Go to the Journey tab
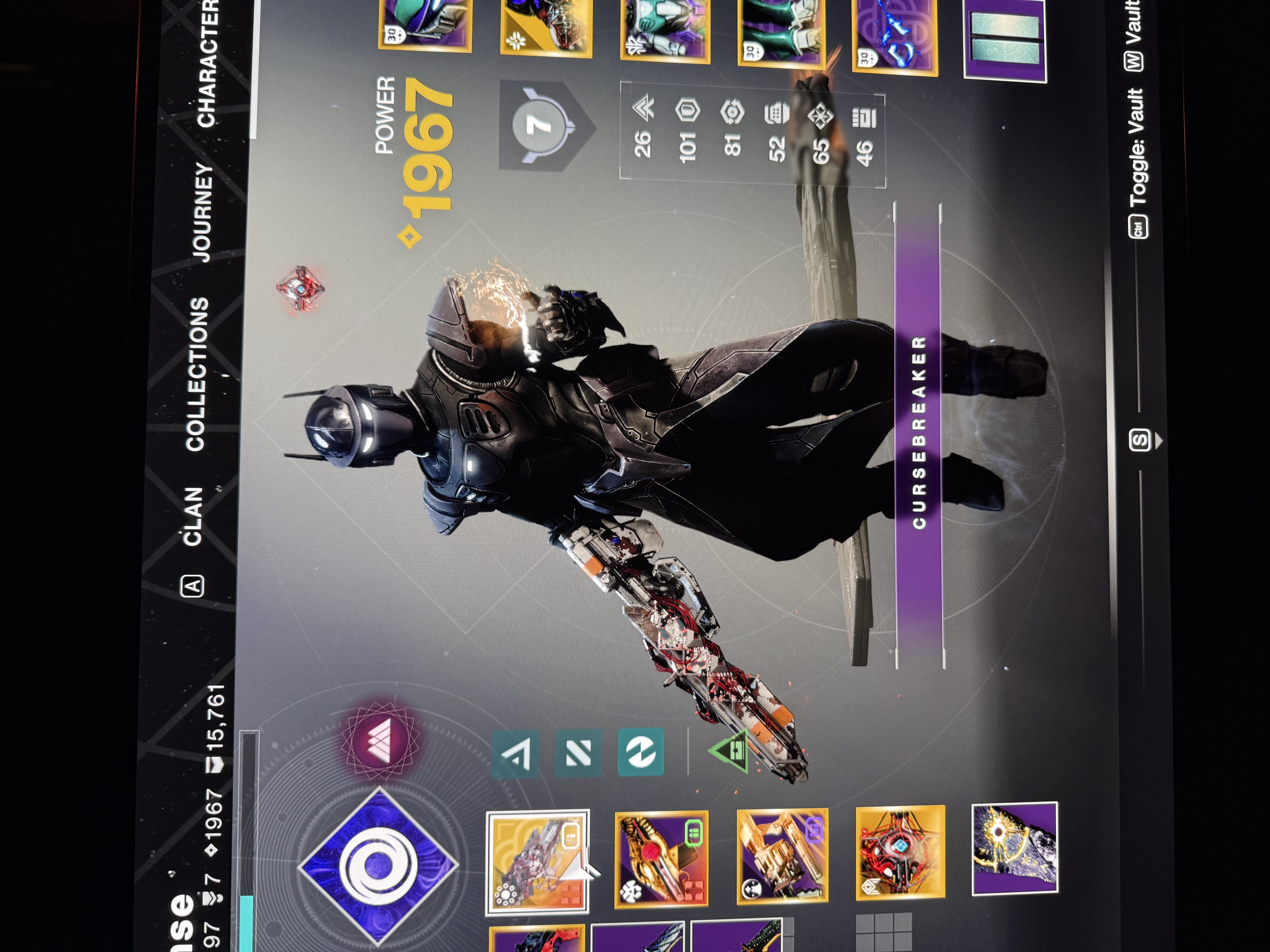 click(201, 212)
